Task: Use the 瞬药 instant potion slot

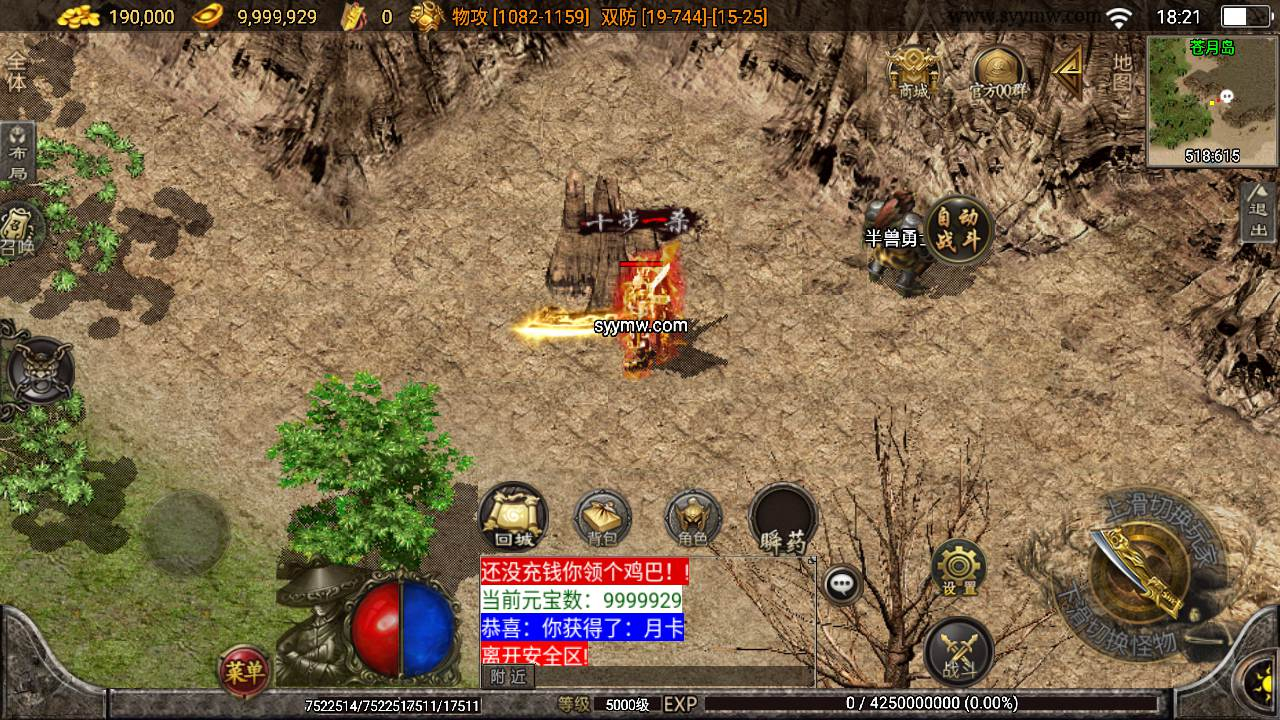Action: pos(783,519)
